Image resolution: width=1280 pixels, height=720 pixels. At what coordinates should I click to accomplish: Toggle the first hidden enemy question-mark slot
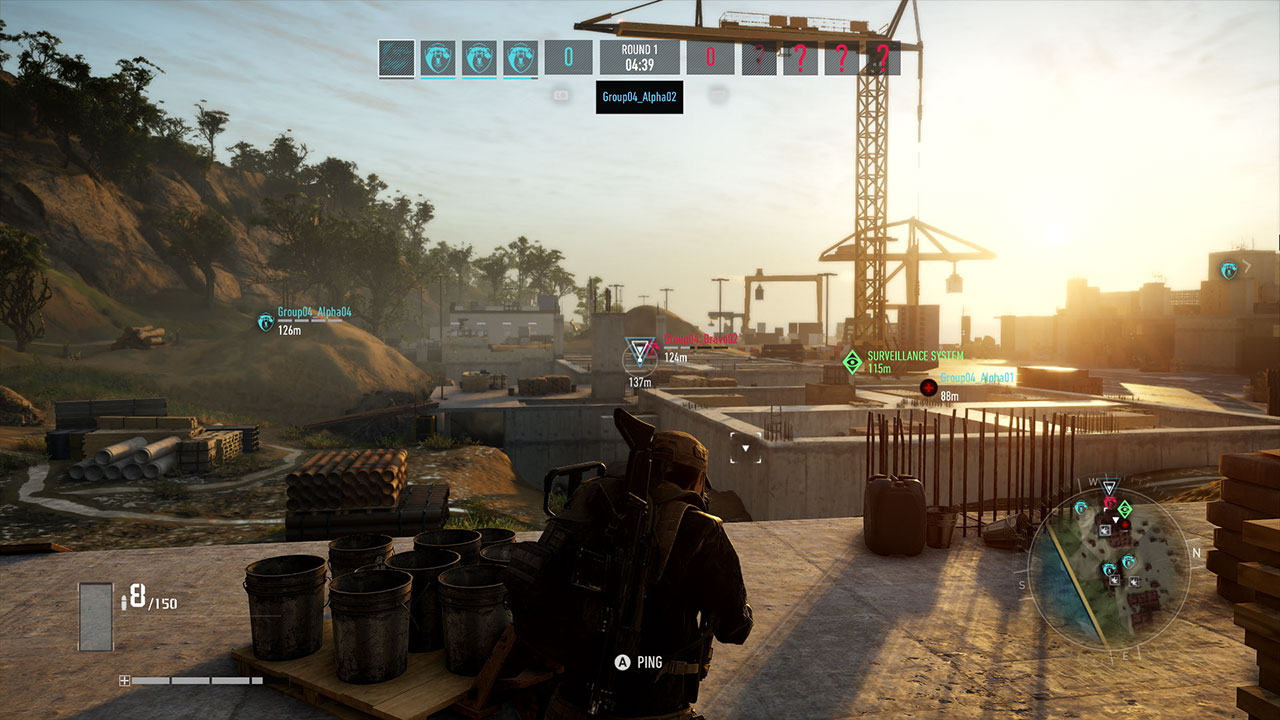pos(757,59)
